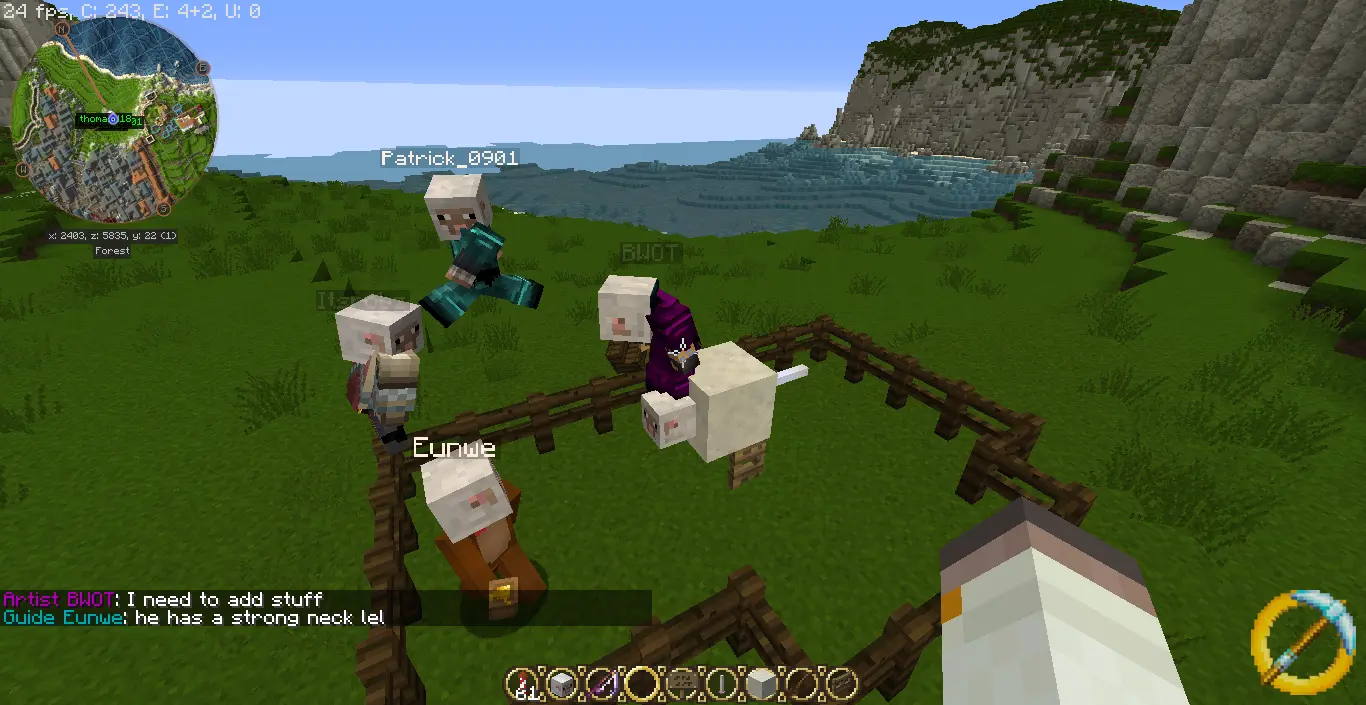
Task: Select the wooden sign hotbar slot
Action: coord(682,684)
